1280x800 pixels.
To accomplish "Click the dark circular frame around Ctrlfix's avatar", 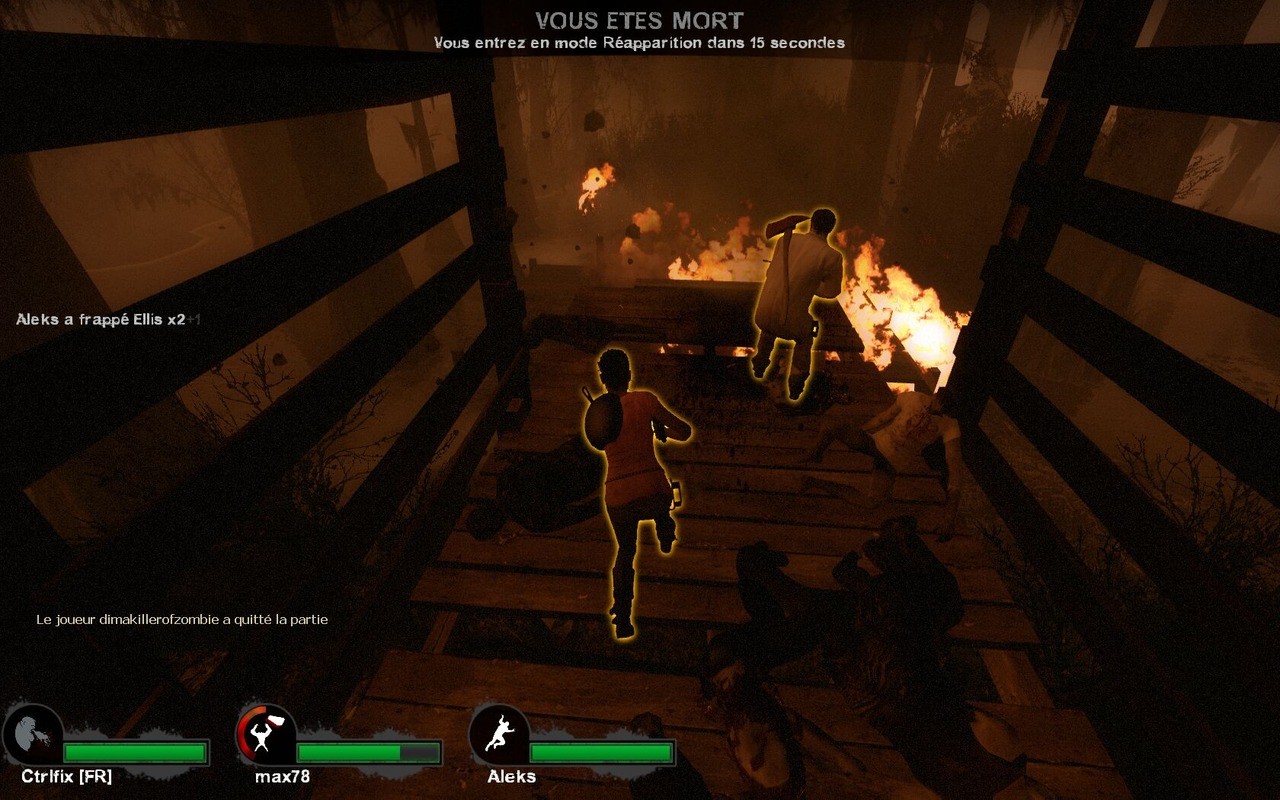I will [32, 733].
